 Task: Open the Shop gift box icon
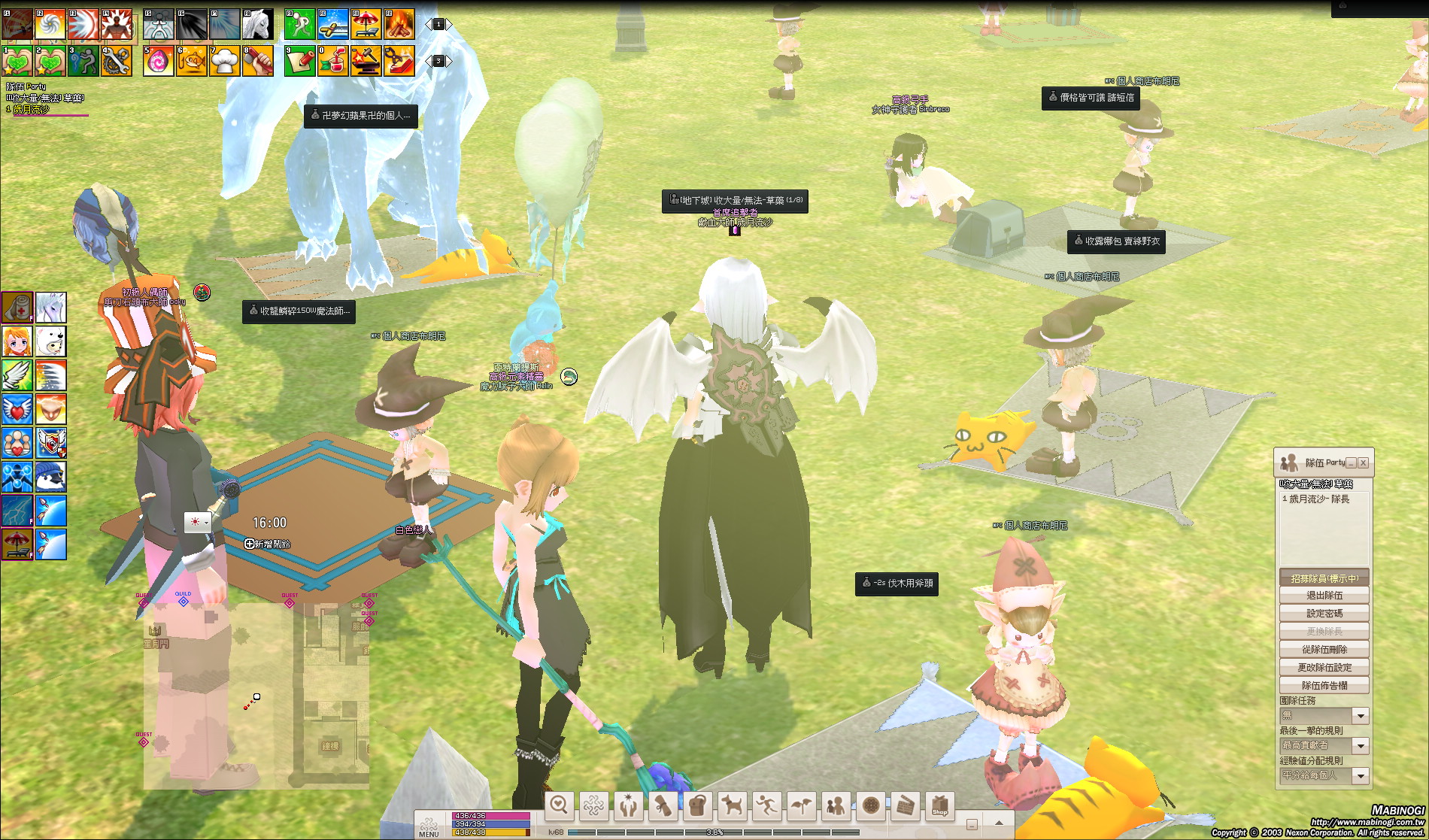pyautogui.click(x=940, y=806)
